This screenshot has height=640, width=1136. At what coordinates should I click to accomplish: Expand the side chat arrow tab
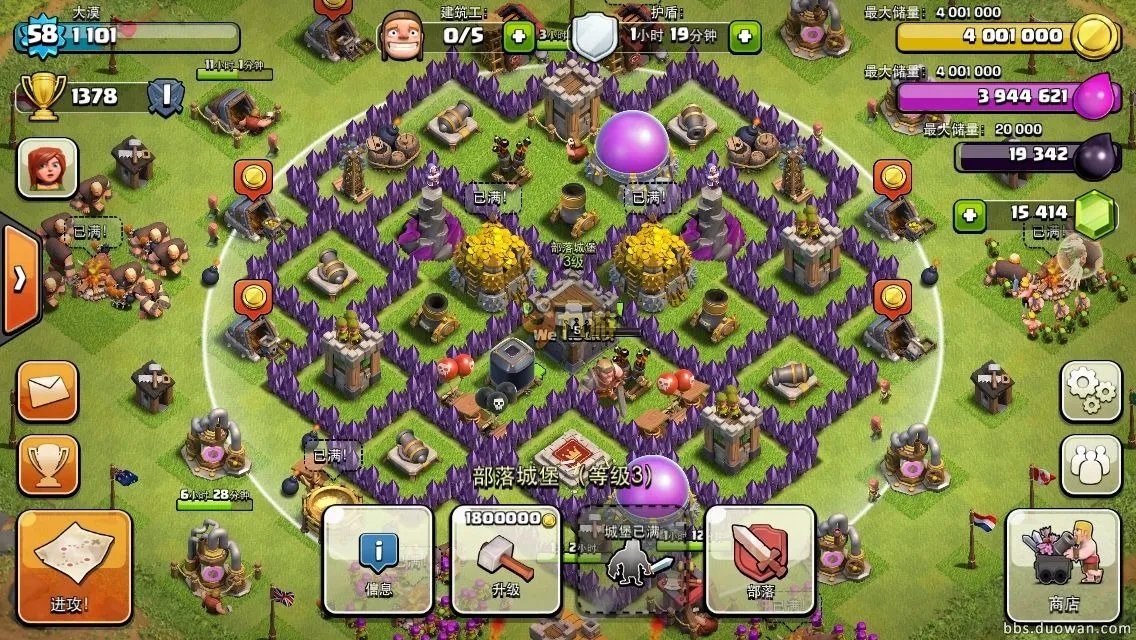tap(19, 279)
